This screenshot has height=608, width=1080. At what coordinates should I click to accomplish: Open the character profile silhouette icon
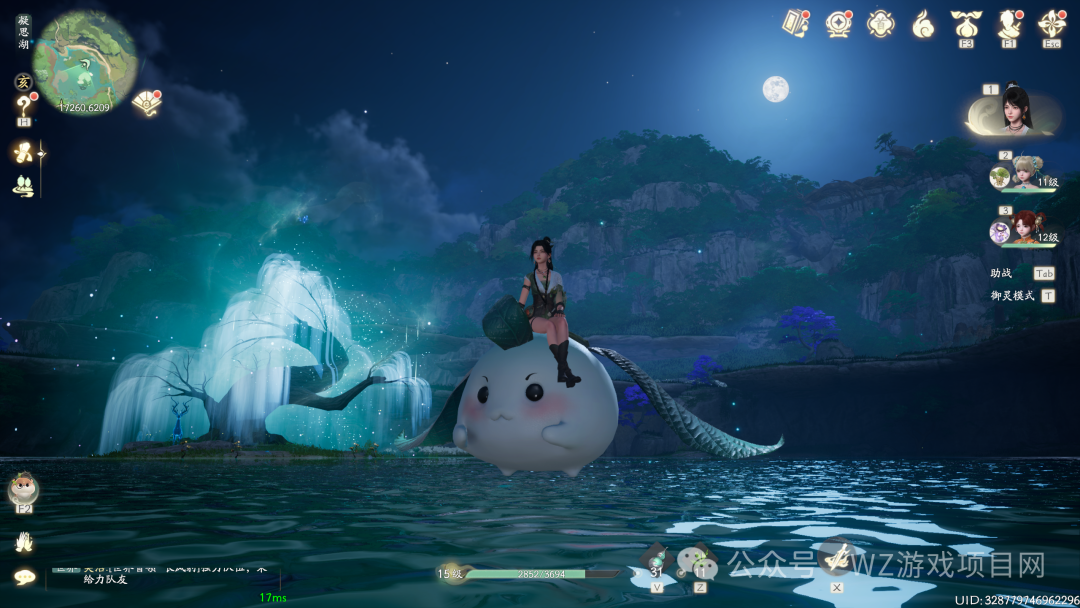click(x=1008, y=23)
